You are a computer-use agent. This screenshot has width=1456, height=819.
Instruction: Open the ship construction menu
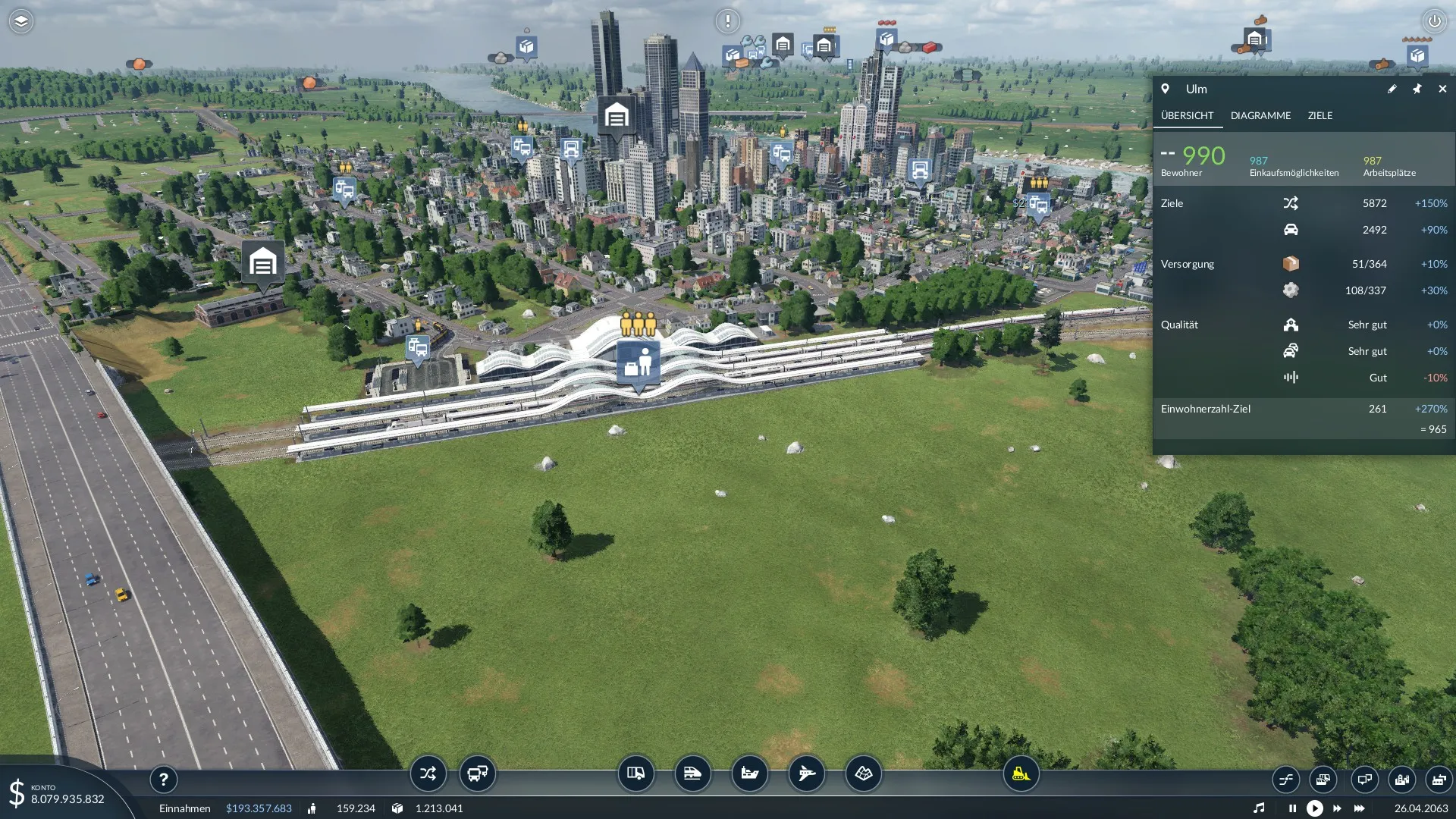pyautogui.click(x=749, y=773)
